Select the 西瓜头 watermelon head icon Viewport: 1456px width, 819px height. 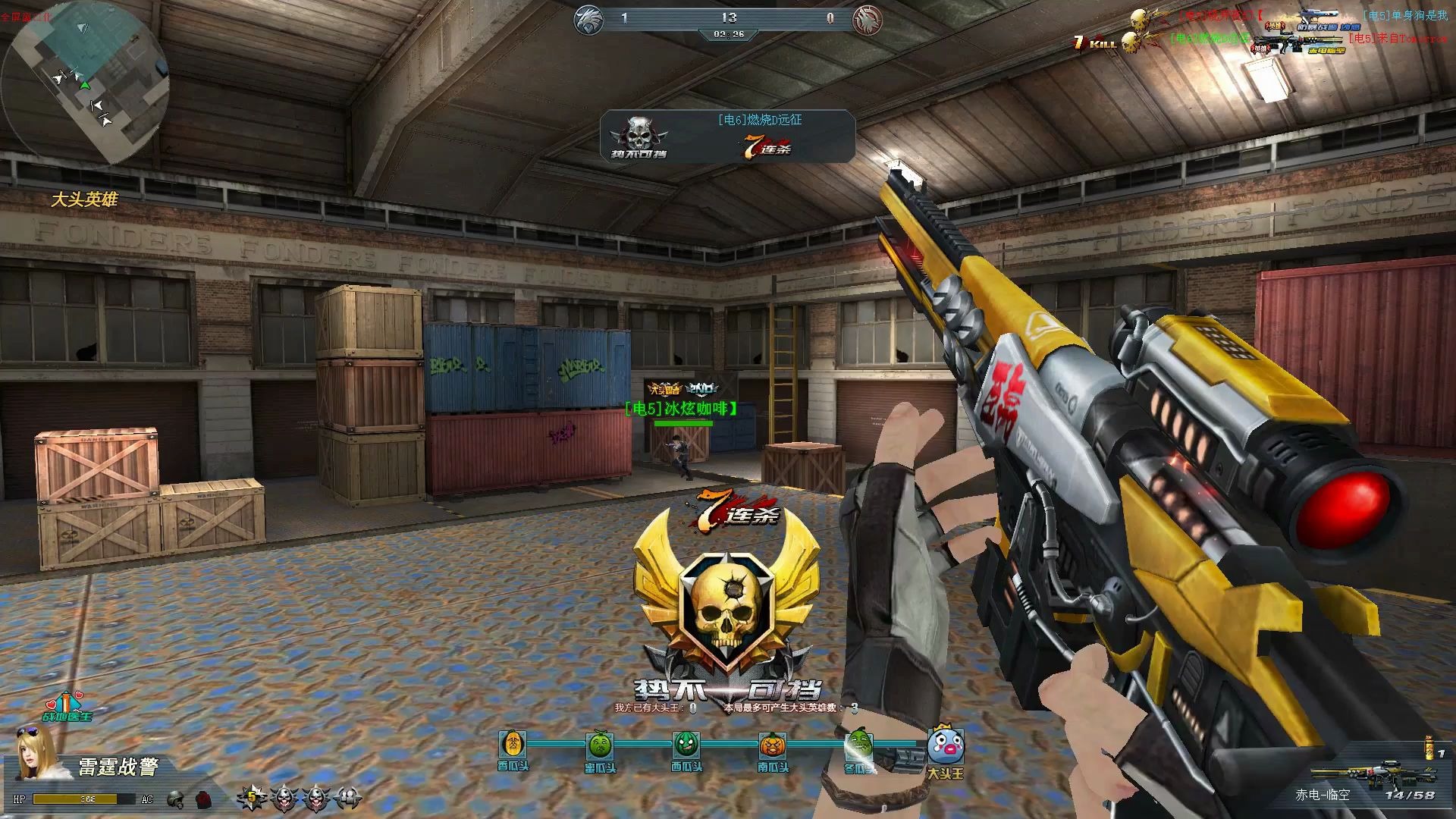click(686, 745)
